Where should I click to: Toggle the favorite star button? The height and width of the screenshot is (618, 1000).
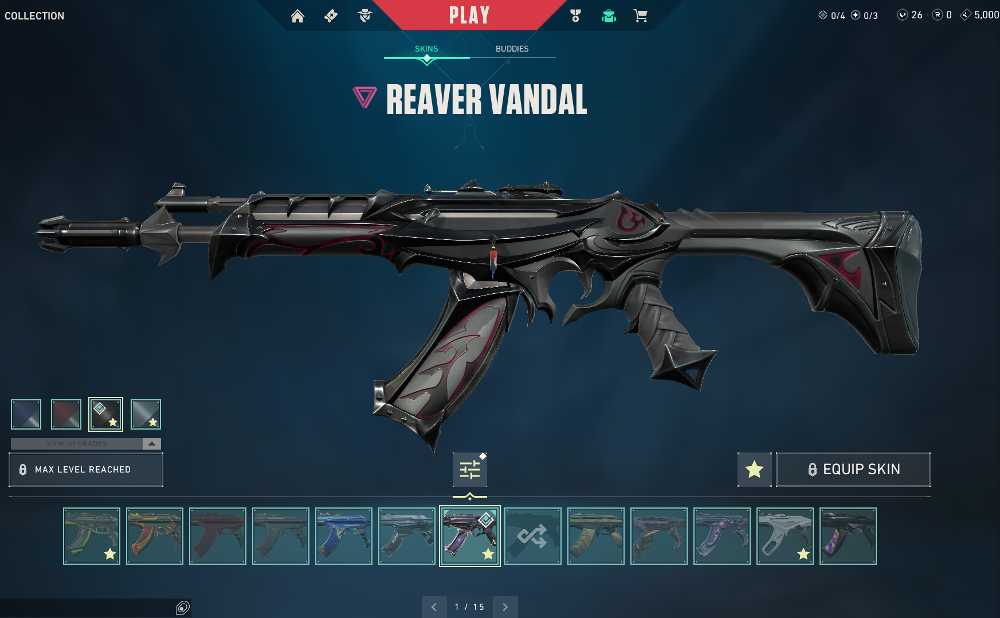pyautogui.click(x=754, y=469)
